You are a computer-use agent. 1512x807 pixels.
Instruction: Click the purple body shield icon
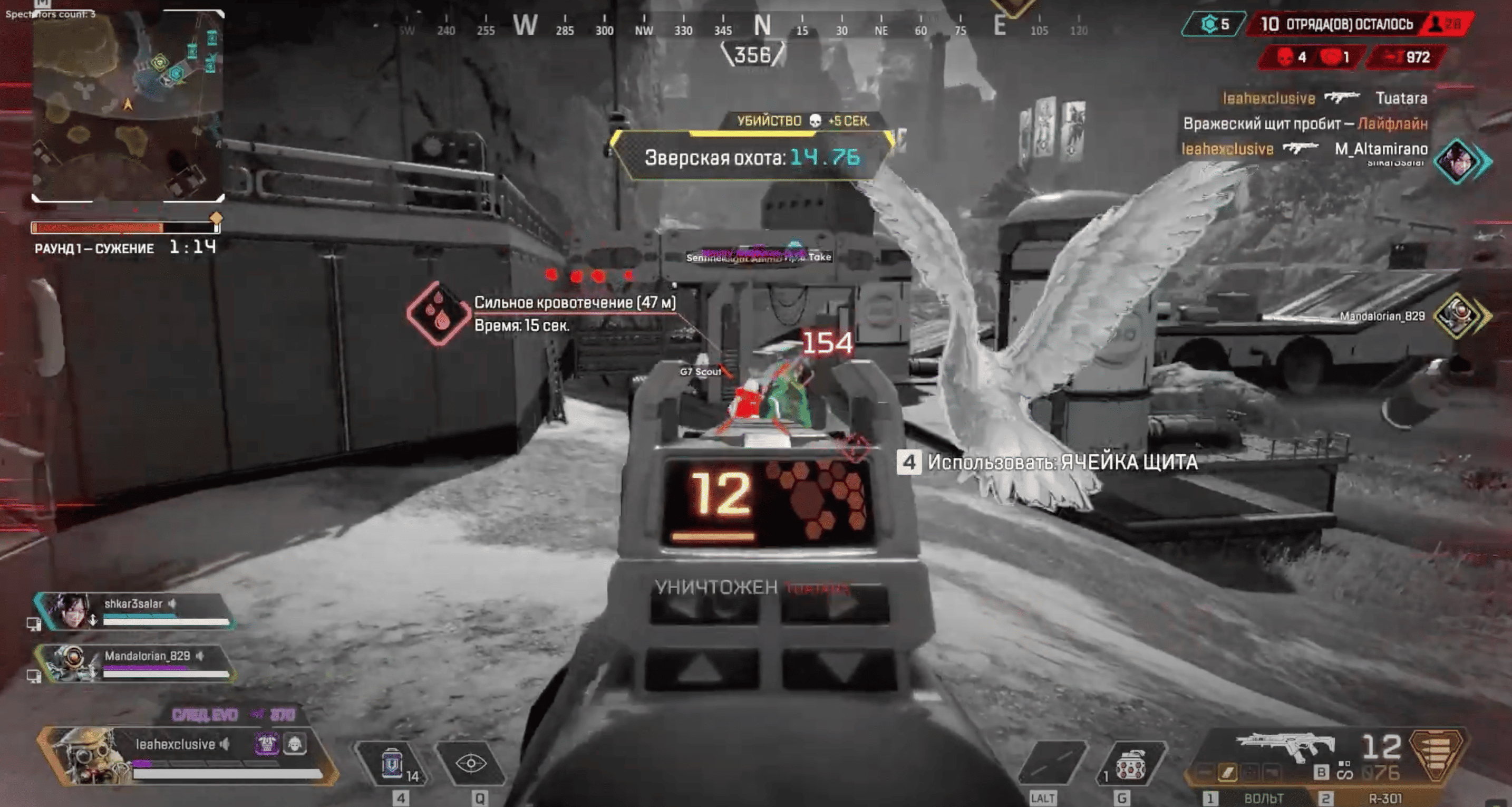267,745
